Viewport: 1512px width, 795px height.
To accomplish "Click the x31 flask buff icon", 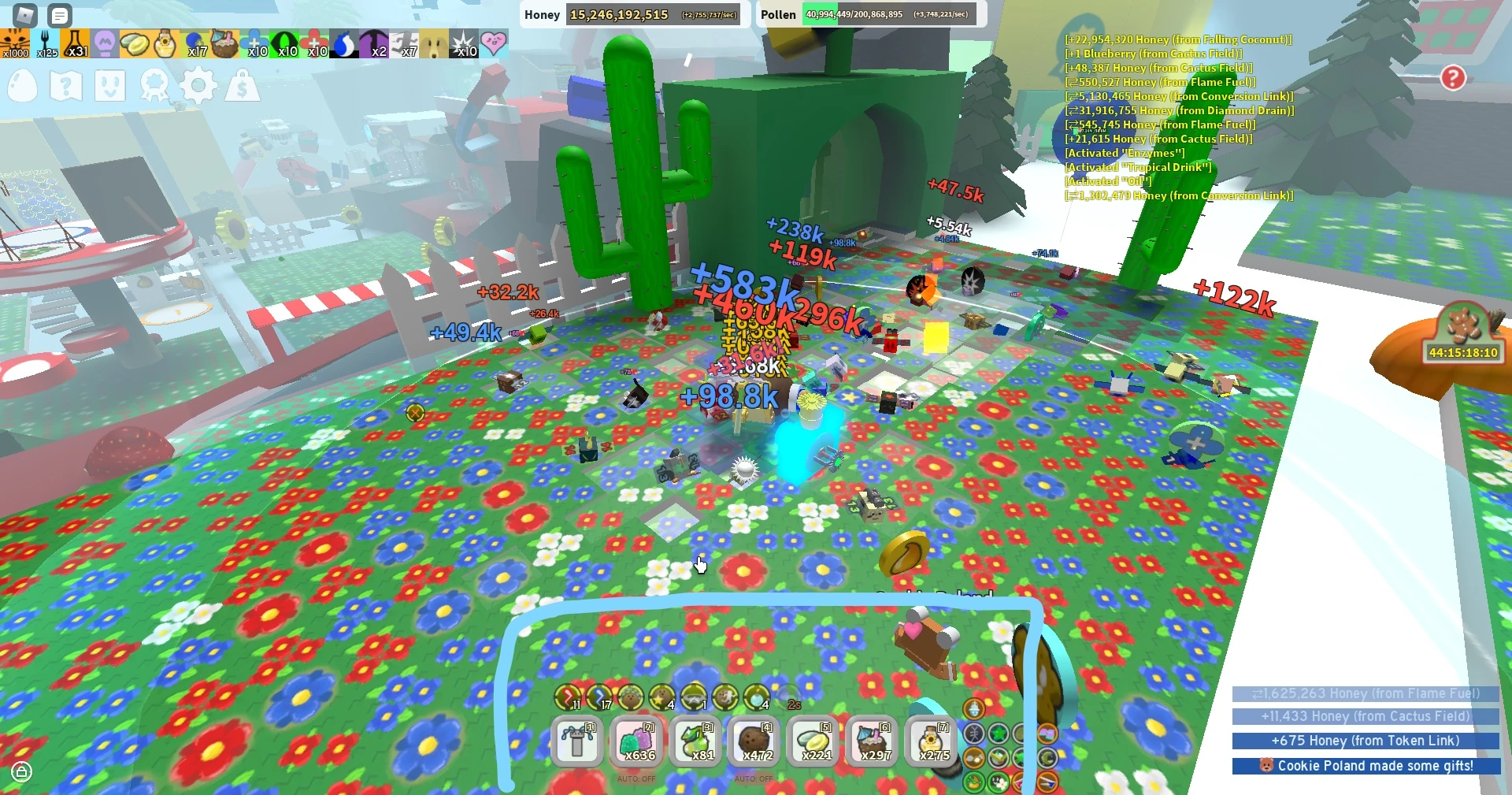I will point(75,43).
